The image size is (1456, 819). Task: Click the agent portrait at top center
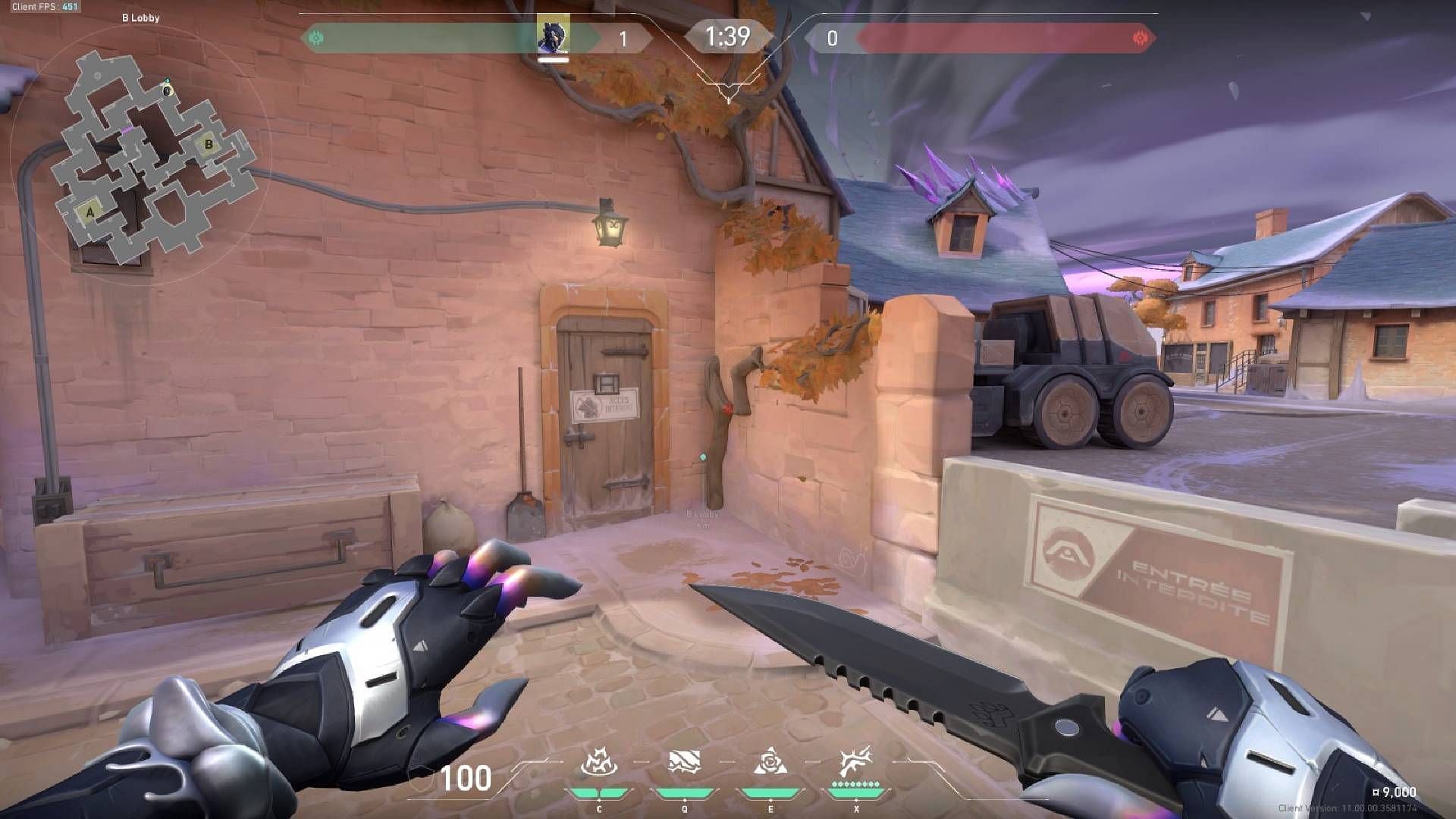pyautogui.click(x=554, y=33)
